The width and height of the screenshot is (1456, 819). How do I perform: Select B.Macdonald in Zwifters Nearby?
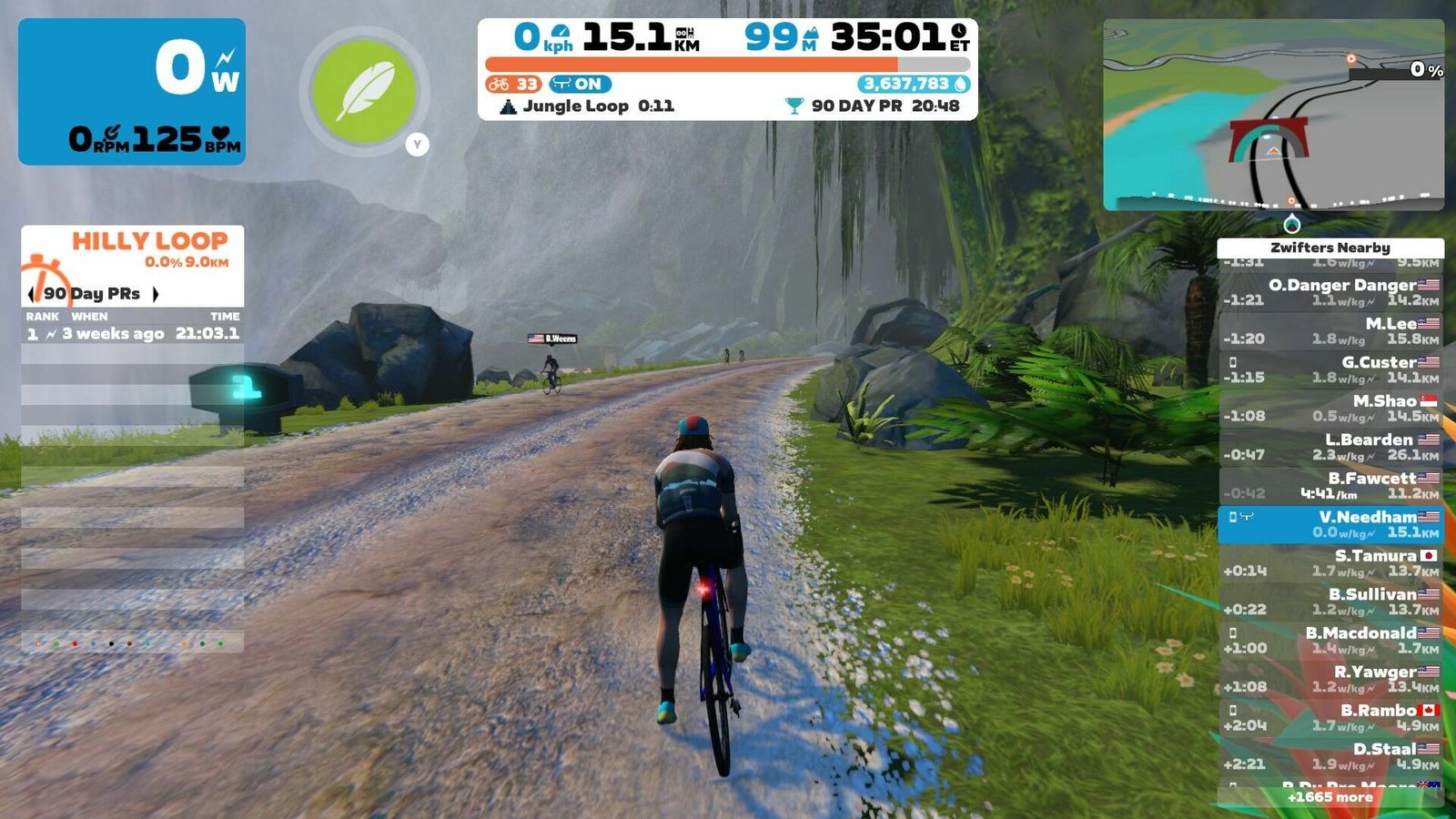coord(1330,641)
